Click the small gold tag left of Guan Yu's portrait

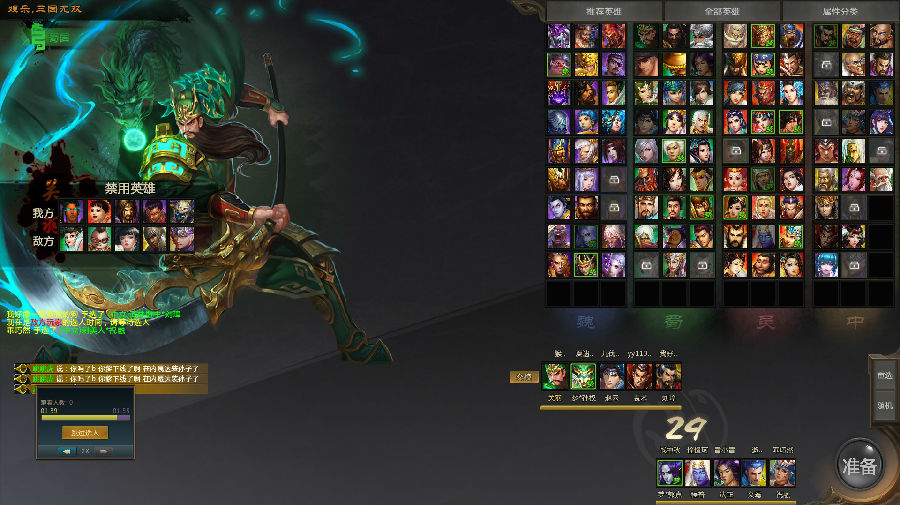[x=523, y=377]
